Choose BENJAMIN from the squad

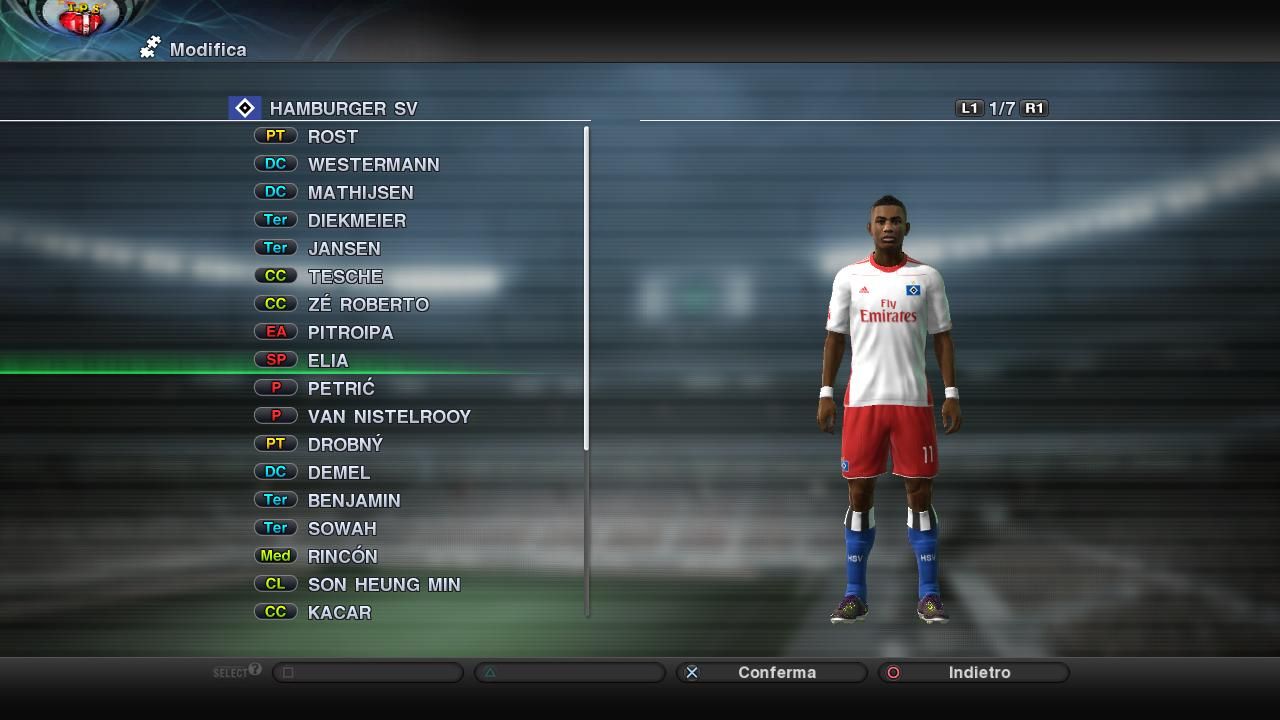pos(354,501)
